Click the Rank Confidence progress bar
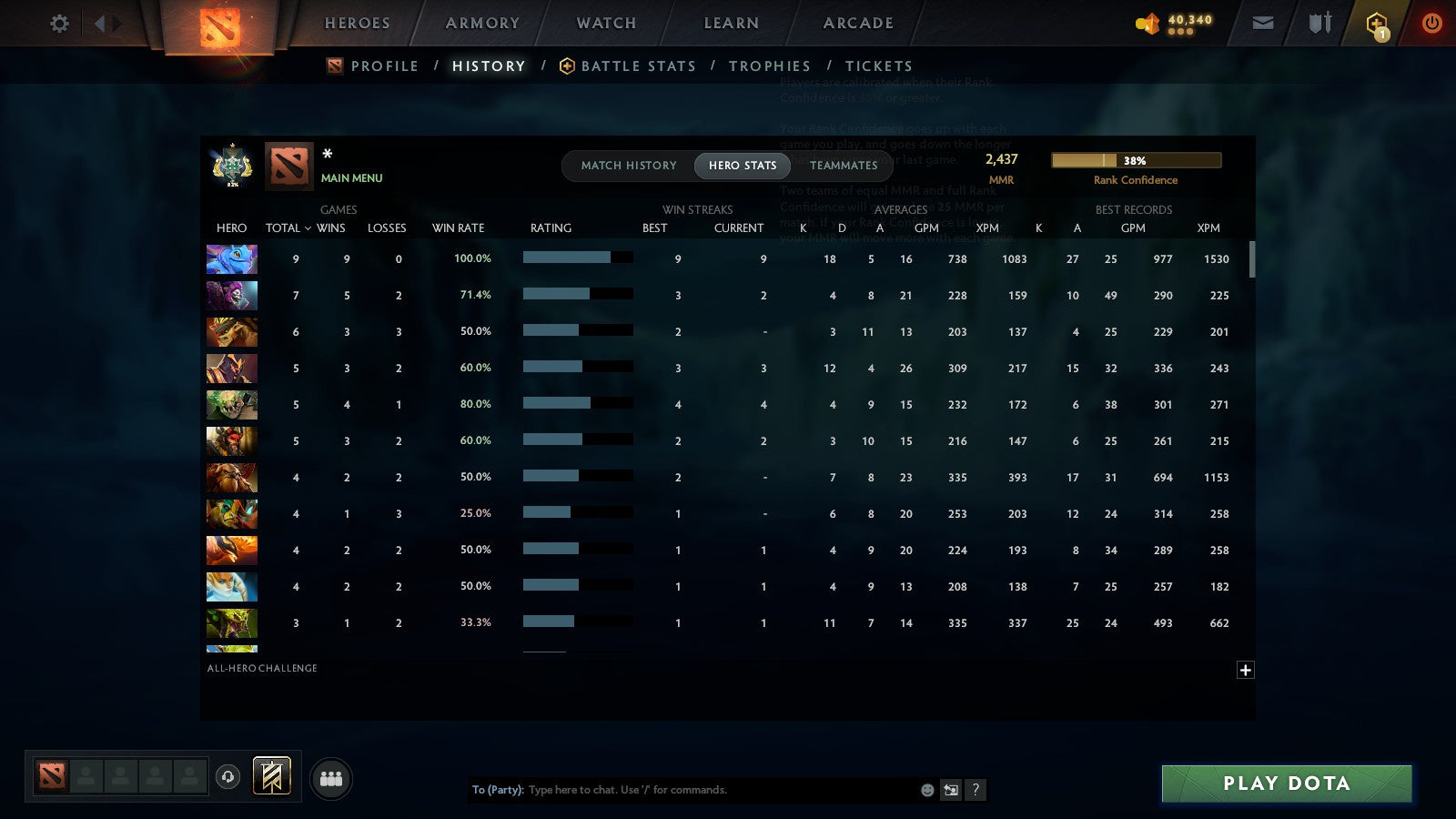Screen dimensions: 1456x819 (x=1137, y=159)
